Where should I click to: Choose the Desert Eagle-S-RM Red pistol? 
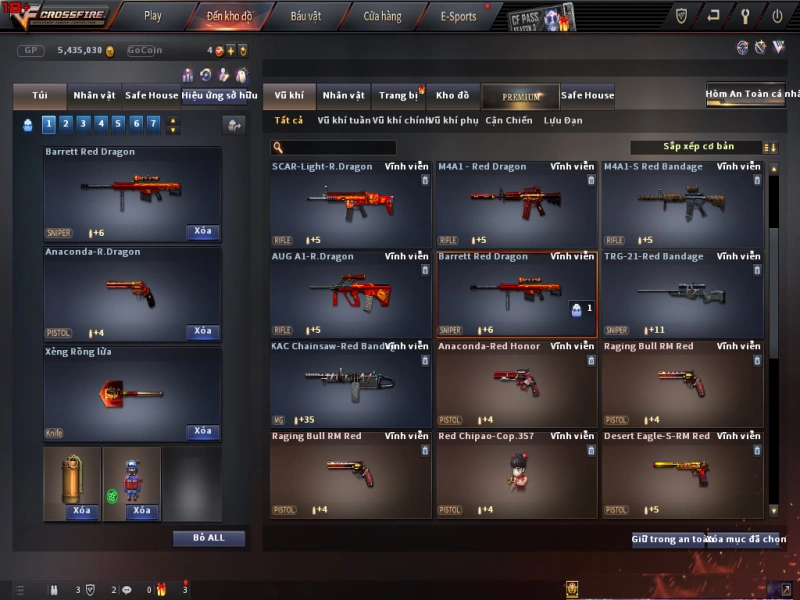682,474
